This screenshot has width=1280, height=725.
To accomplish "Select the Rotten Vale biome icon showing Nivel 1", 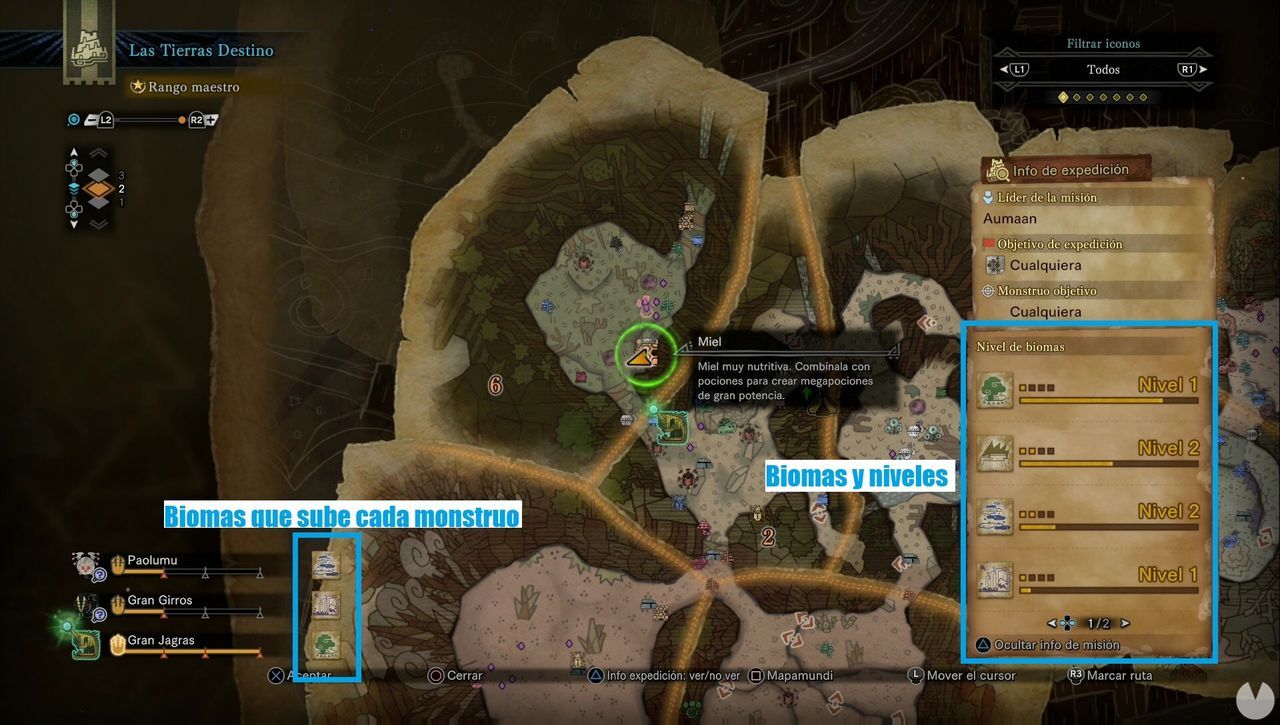I will pyautogui.click(x=995, y=578).
